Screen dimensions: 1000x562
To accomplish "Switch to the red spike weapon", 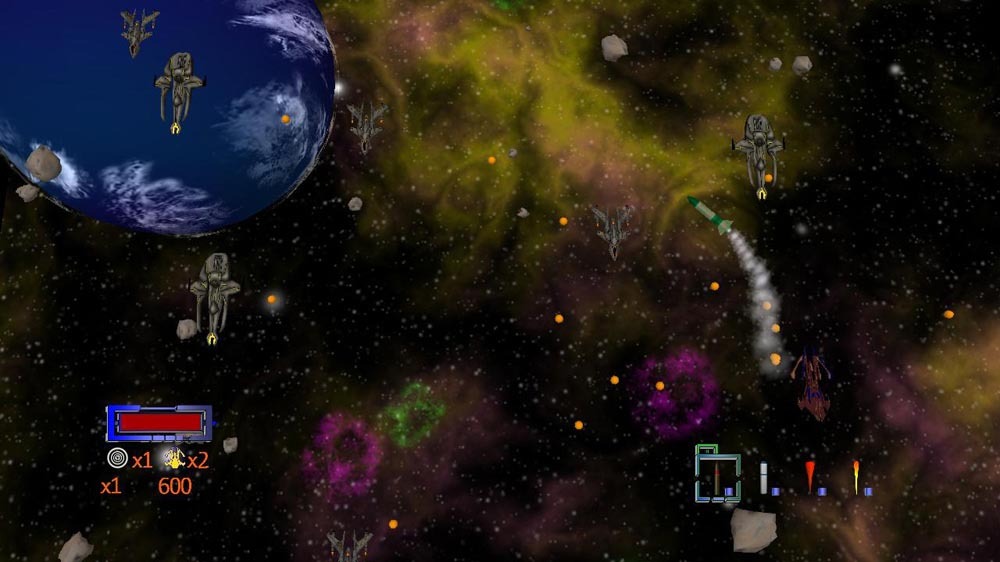I will (x=809, y=476).
